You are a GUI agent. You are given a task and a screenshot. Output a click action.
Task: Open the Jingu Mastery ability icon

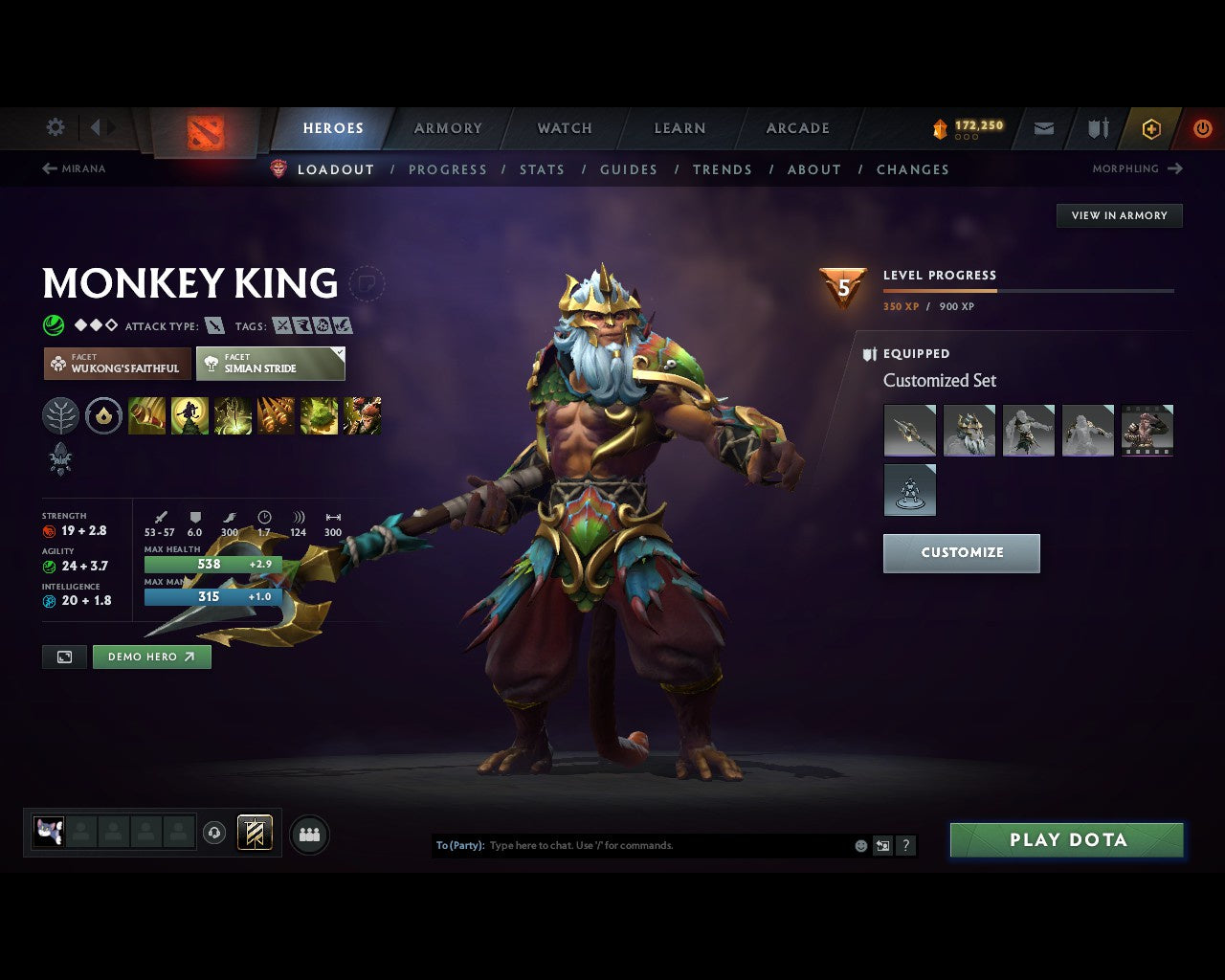point(276,415)
